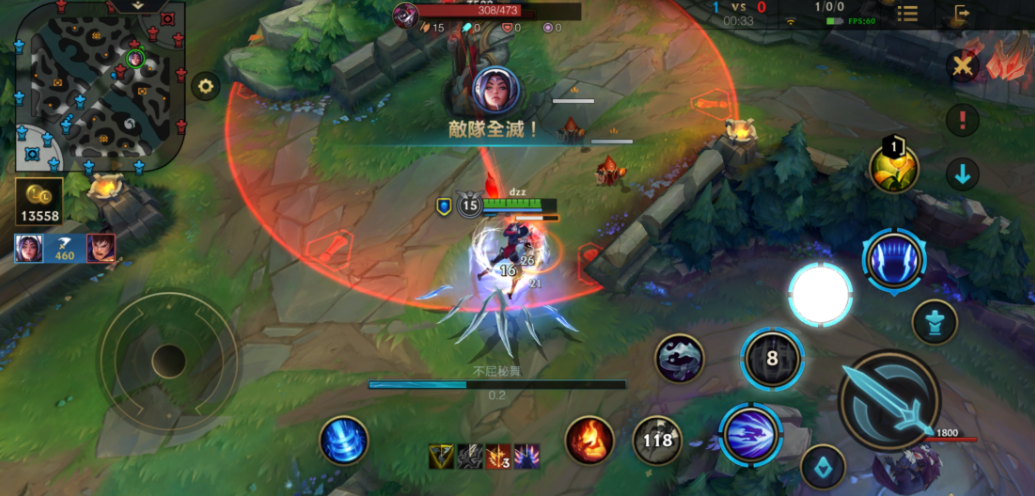Tap the grey spell showing 118 cooldown
This screenshot has width=1035, height=496.
click(x=658, y=440)
